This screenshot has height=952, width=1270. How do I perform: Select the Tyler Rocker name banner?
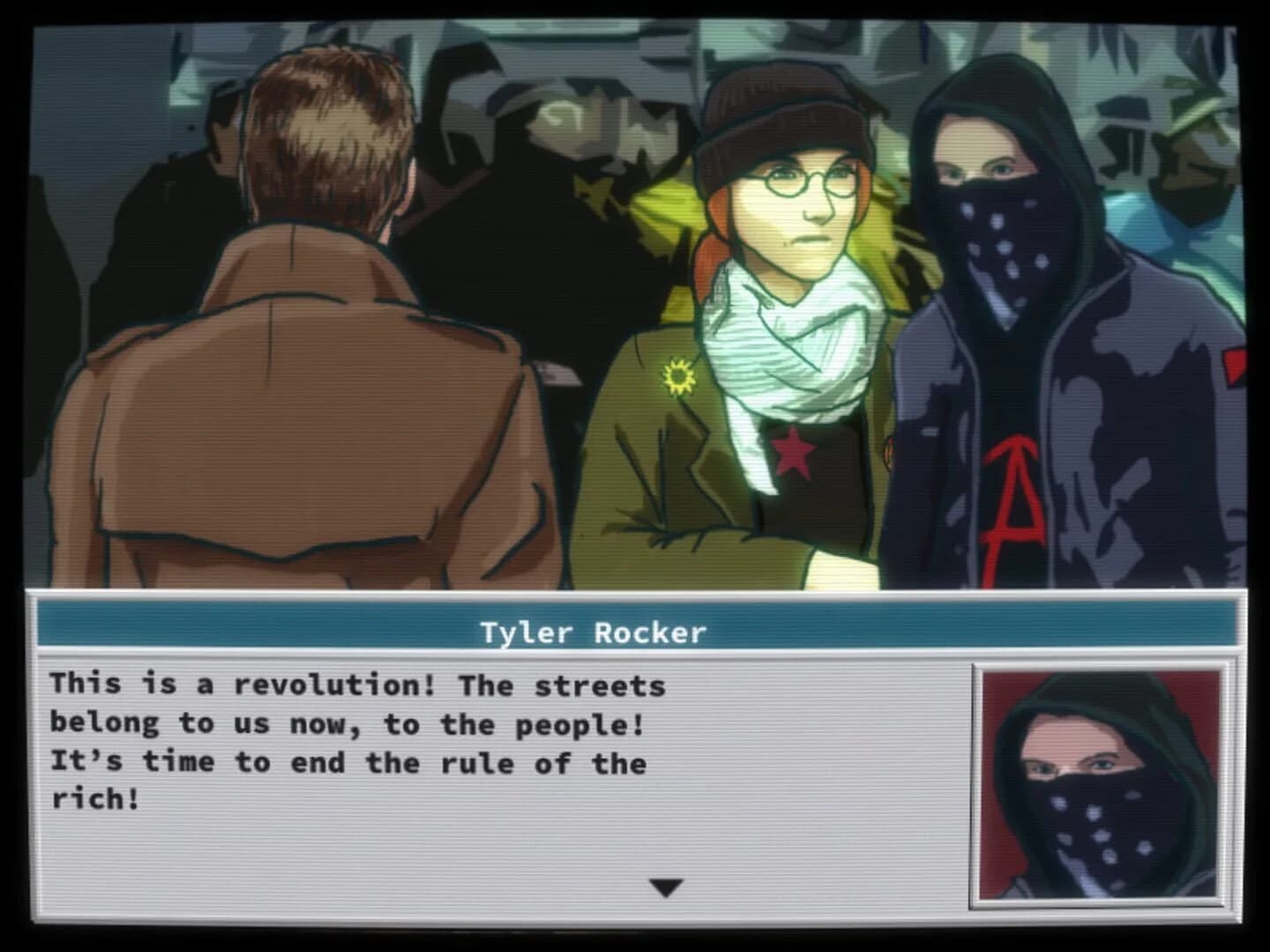tap(591, 630)
